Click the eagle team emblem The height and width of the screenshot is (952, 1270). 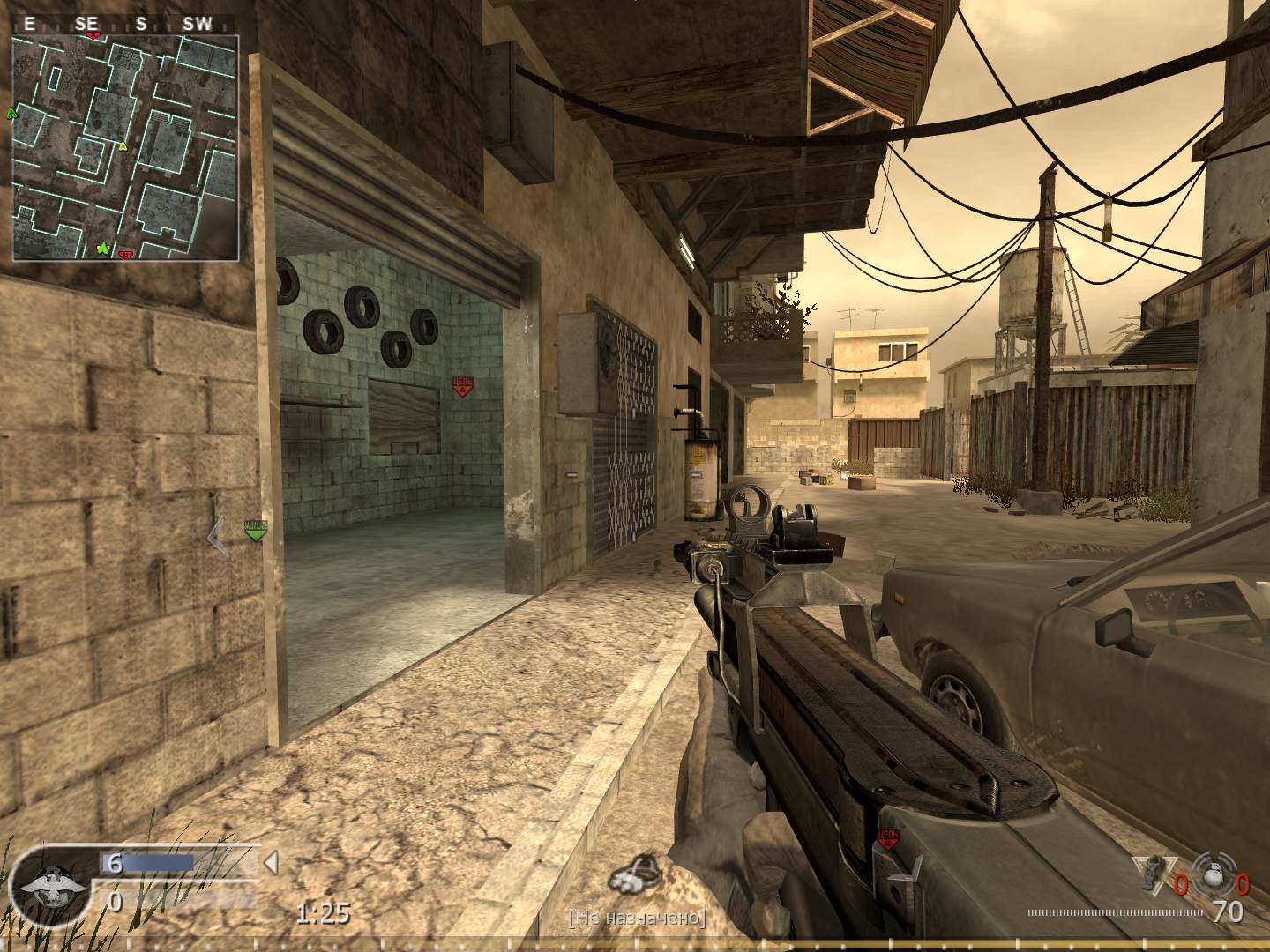(55, 890)
